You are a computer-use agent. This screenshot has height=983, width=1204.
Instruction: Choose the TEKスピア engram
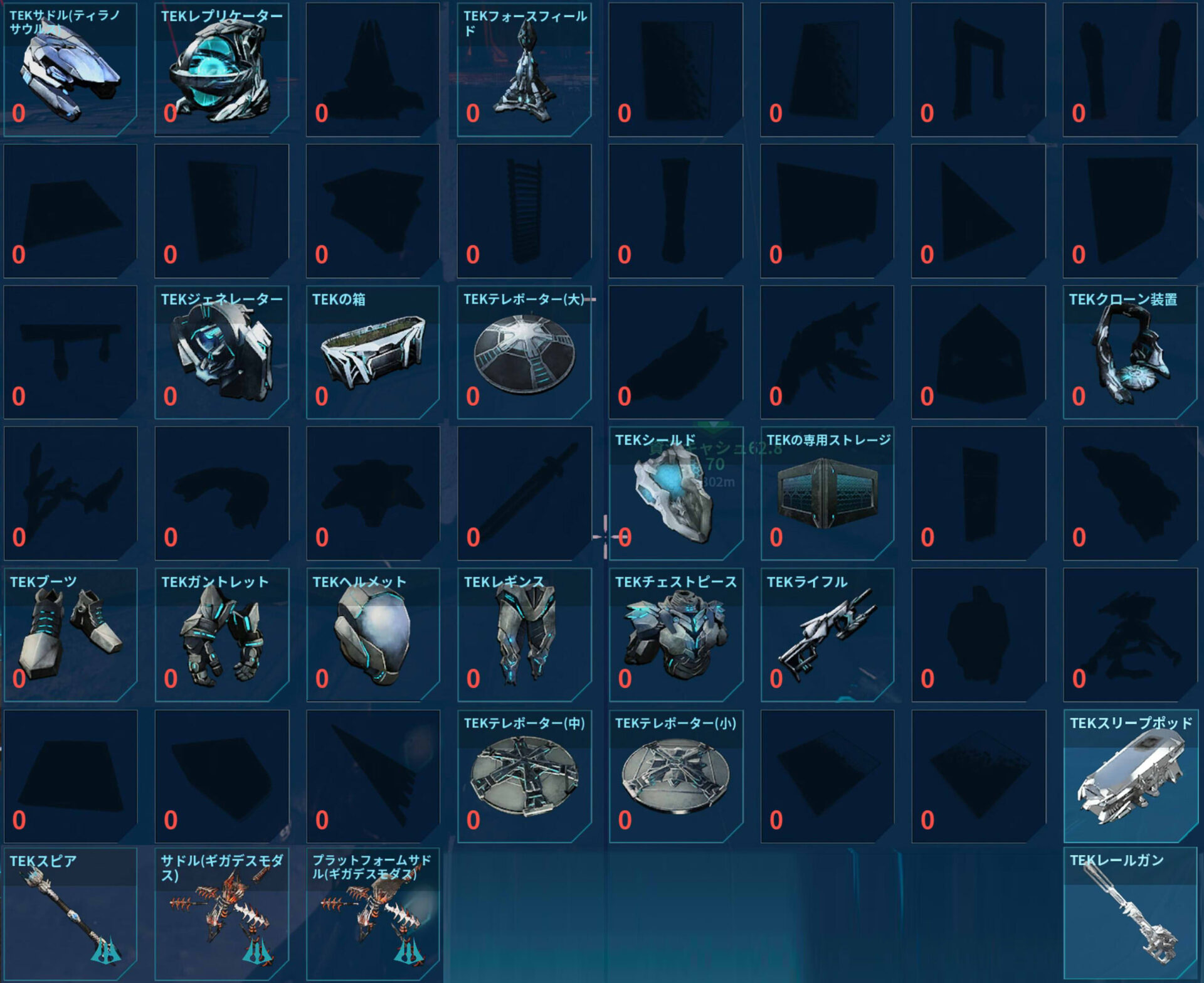[70, 913]
